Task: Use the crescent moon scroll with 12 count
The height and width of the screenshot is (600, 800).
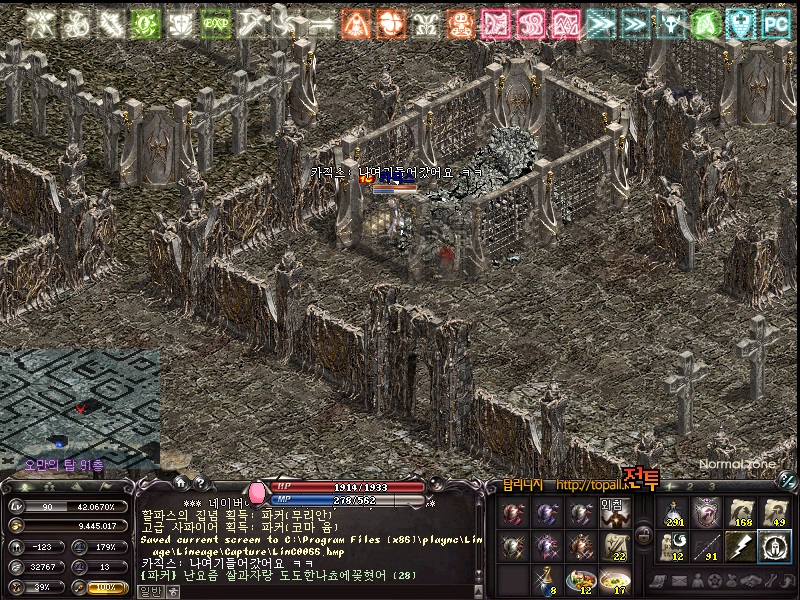Action: [x=674, y=546]
